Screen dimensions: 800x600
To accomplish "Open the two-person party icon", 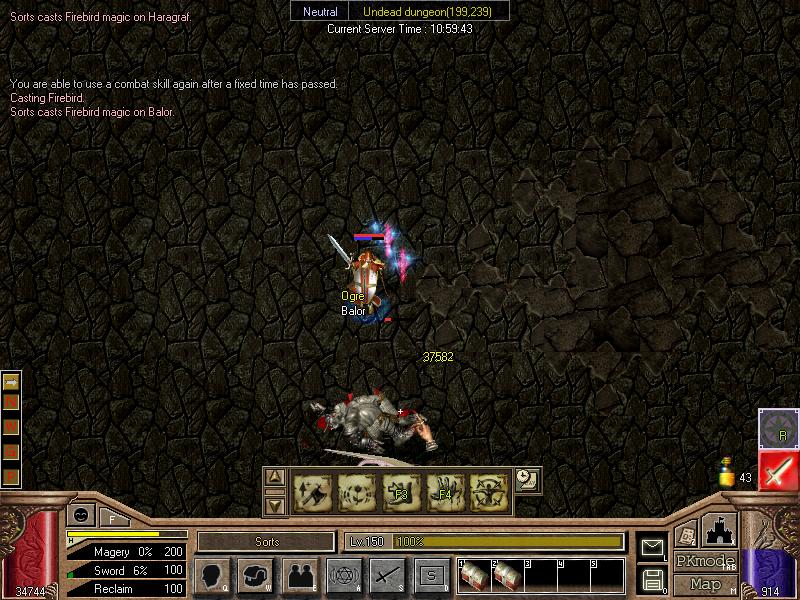I will pyautogui.click(x=300, y=576).
